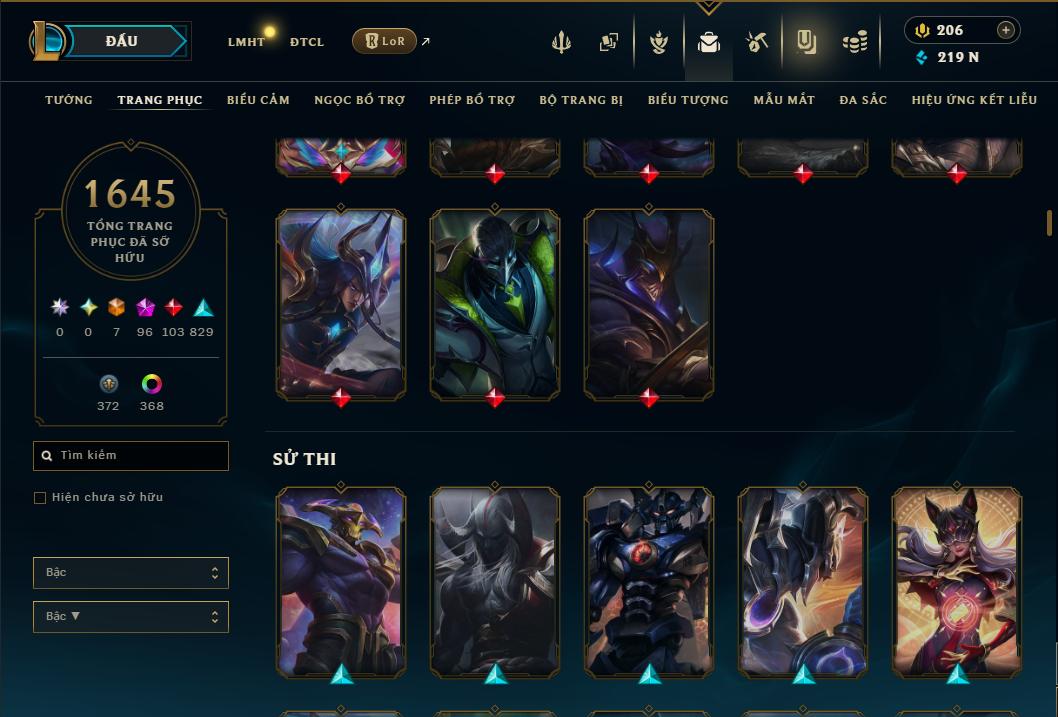Show the BIỂU TƯỢNG tab
Viewport: 1058px width, 717px height.
688,100
